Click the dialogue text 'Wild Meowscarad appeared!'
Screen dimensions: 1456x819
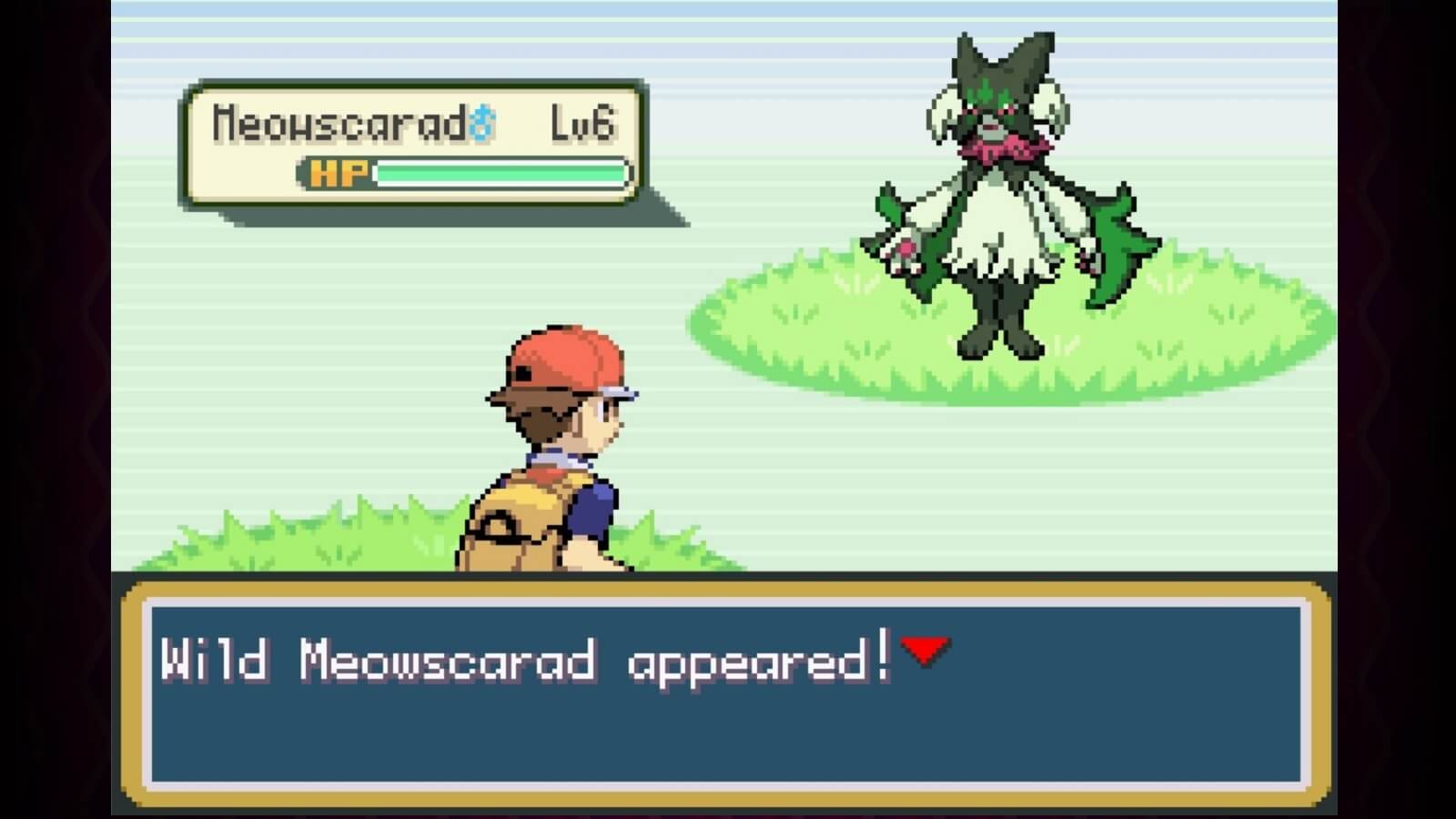pyautogui.click(x=528, y=658)
